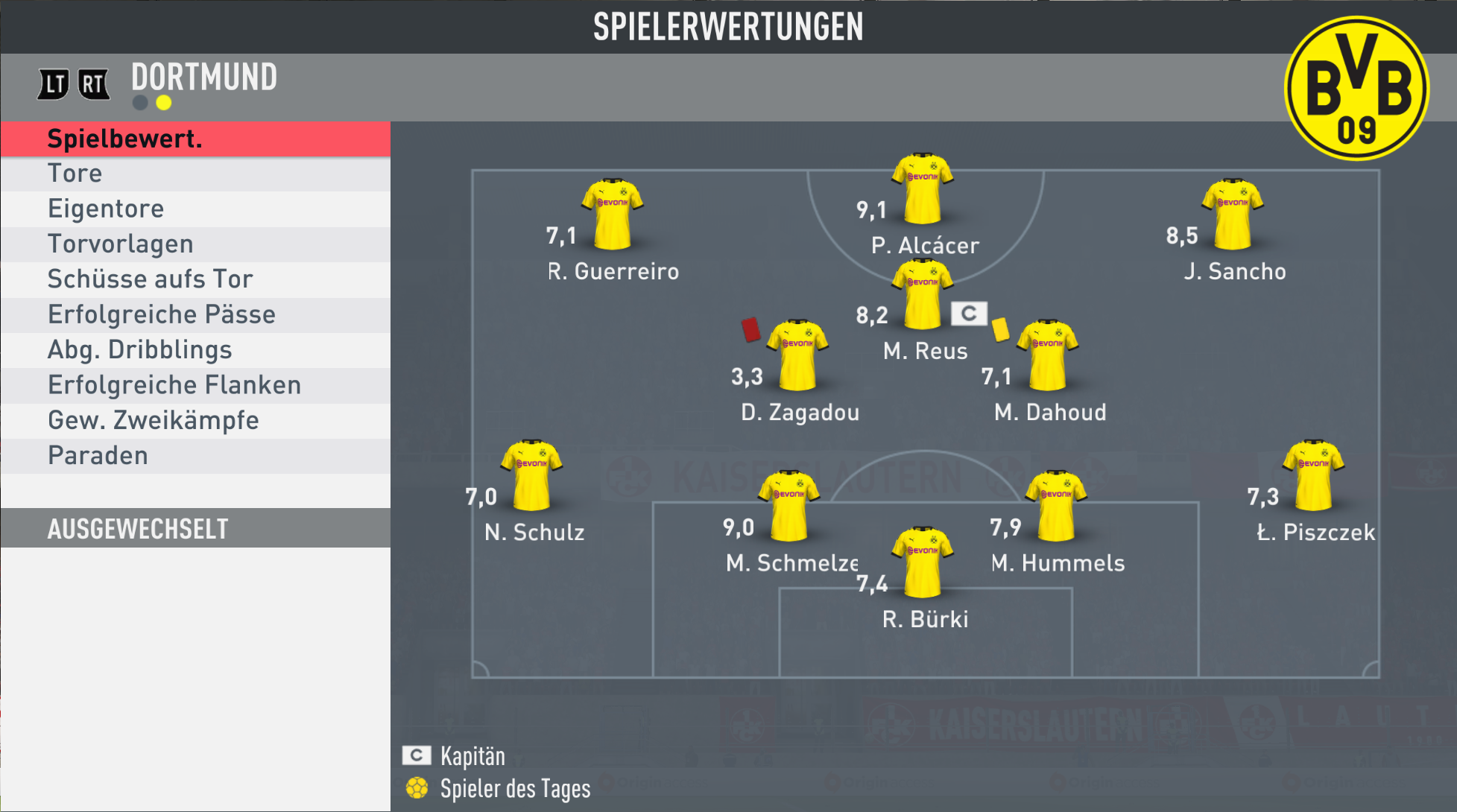This screenshot has height=812, width=1457.
Task: Select Schüsse aufs Tor entry
Action: click(195, 279)
